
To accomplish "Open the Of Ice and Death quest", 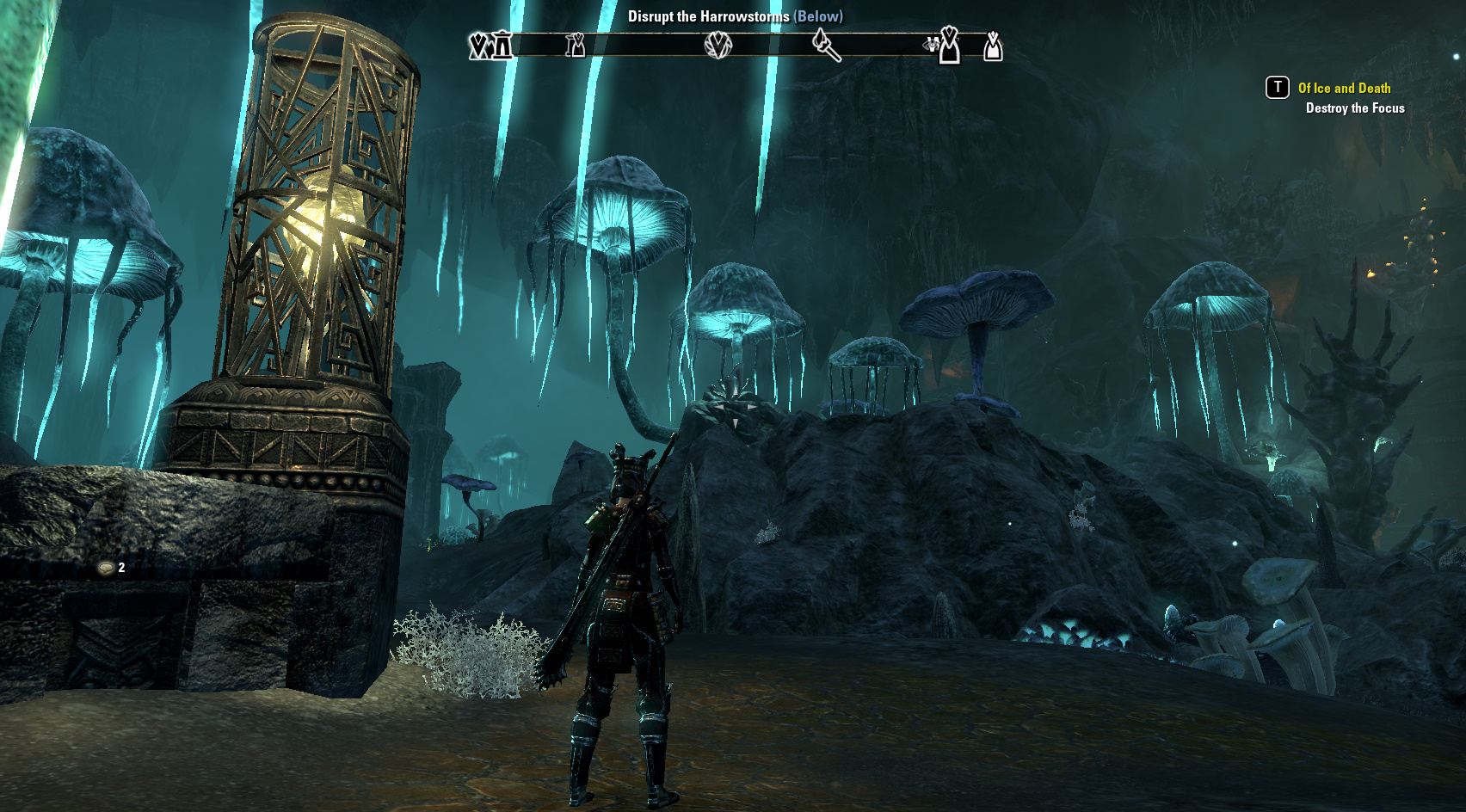I will (1344, 88).
